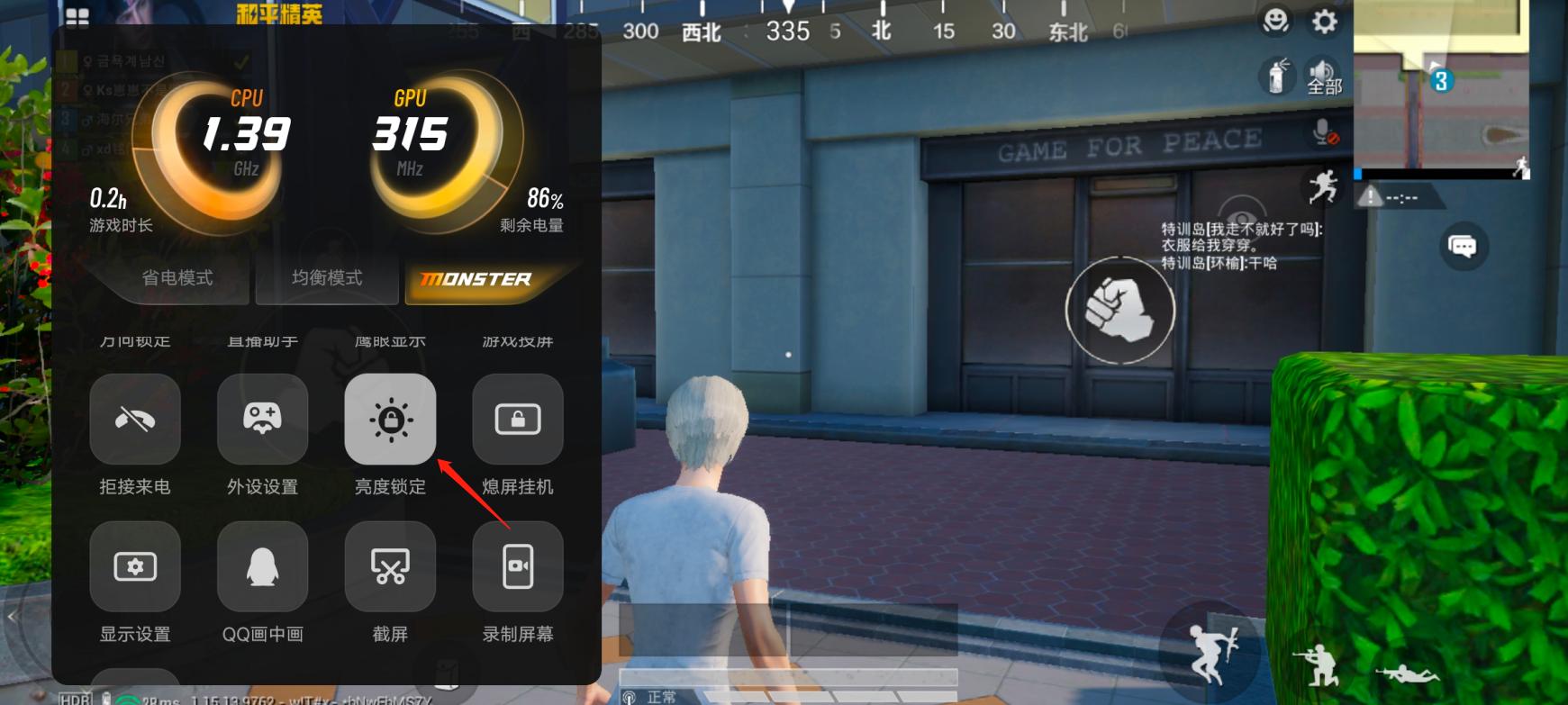Tap the 全部 speaker voice channel button
The width and height of the screenshot is (1568, 705).
point(1323,77)
